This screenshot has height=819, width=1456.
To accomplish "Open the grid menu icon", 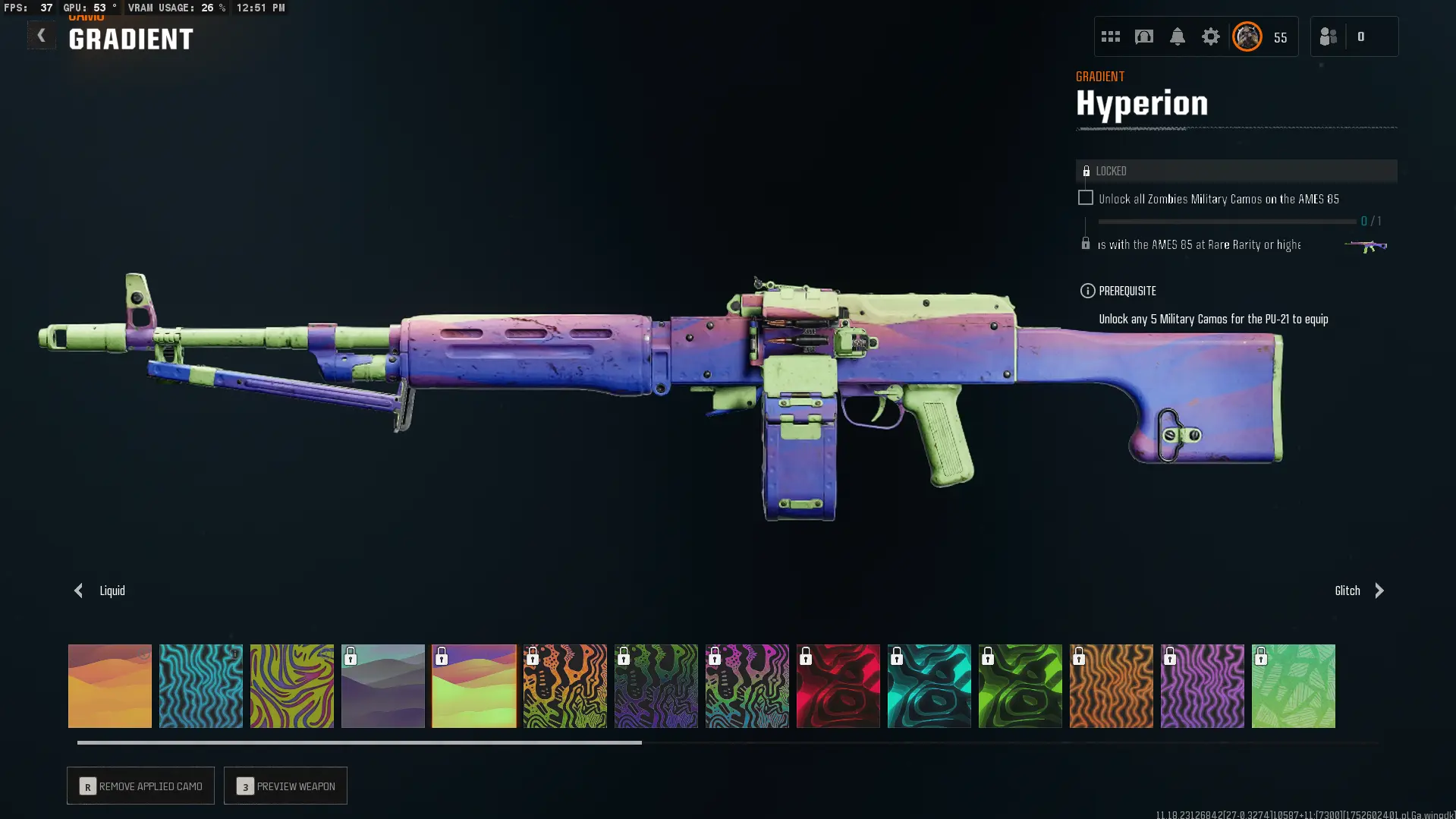I will point(1110,36).
